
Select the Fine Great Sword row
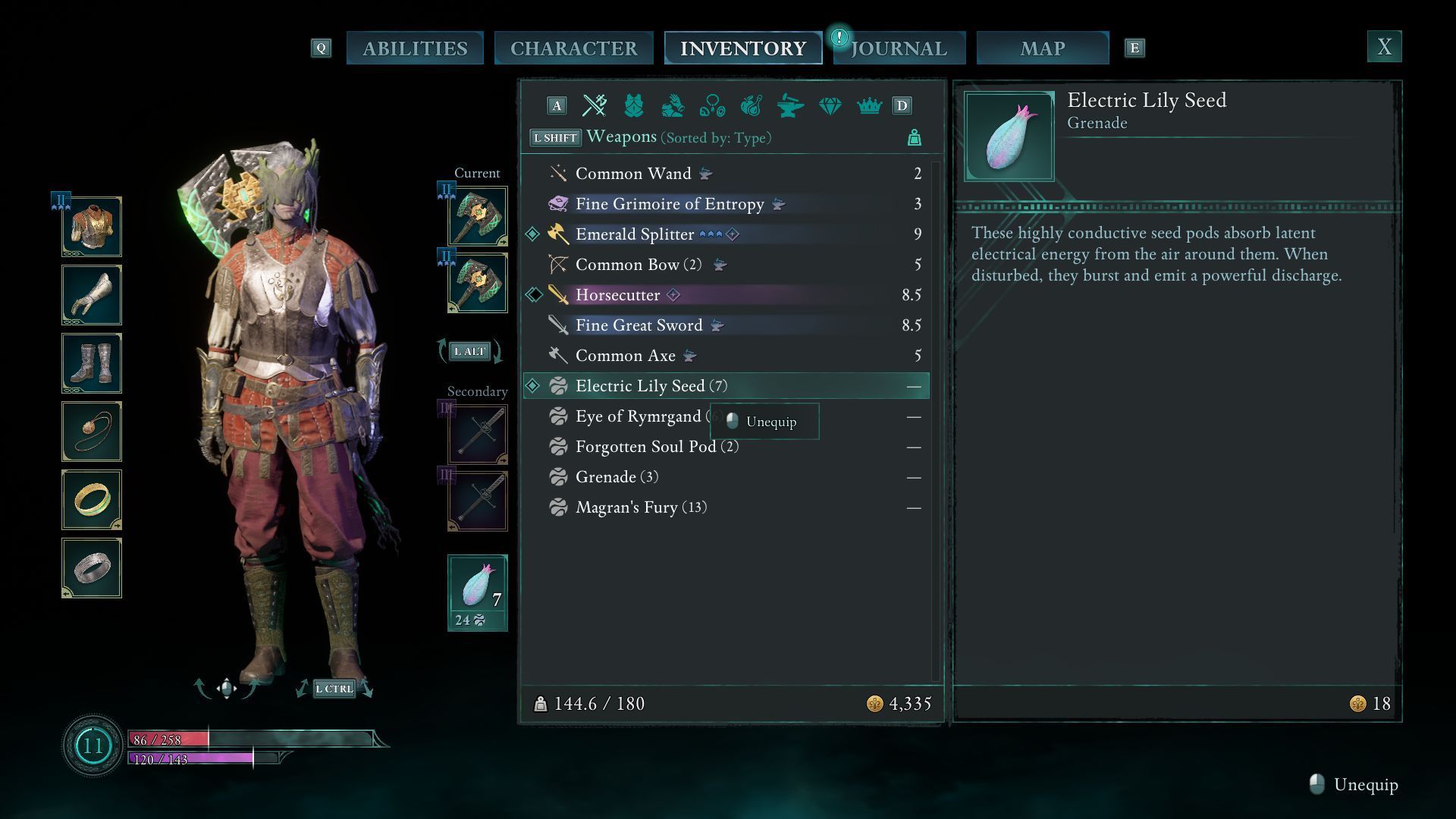click(639, 325)
